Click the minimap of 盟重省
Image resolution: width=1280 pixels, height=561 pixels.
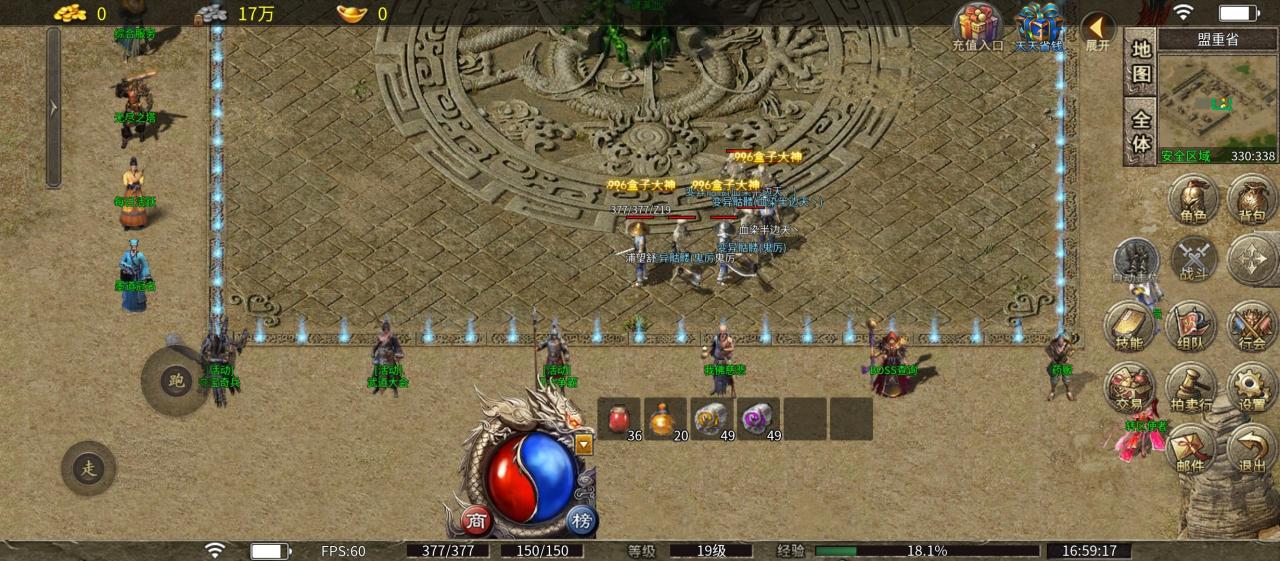[x=1216, y=98]
